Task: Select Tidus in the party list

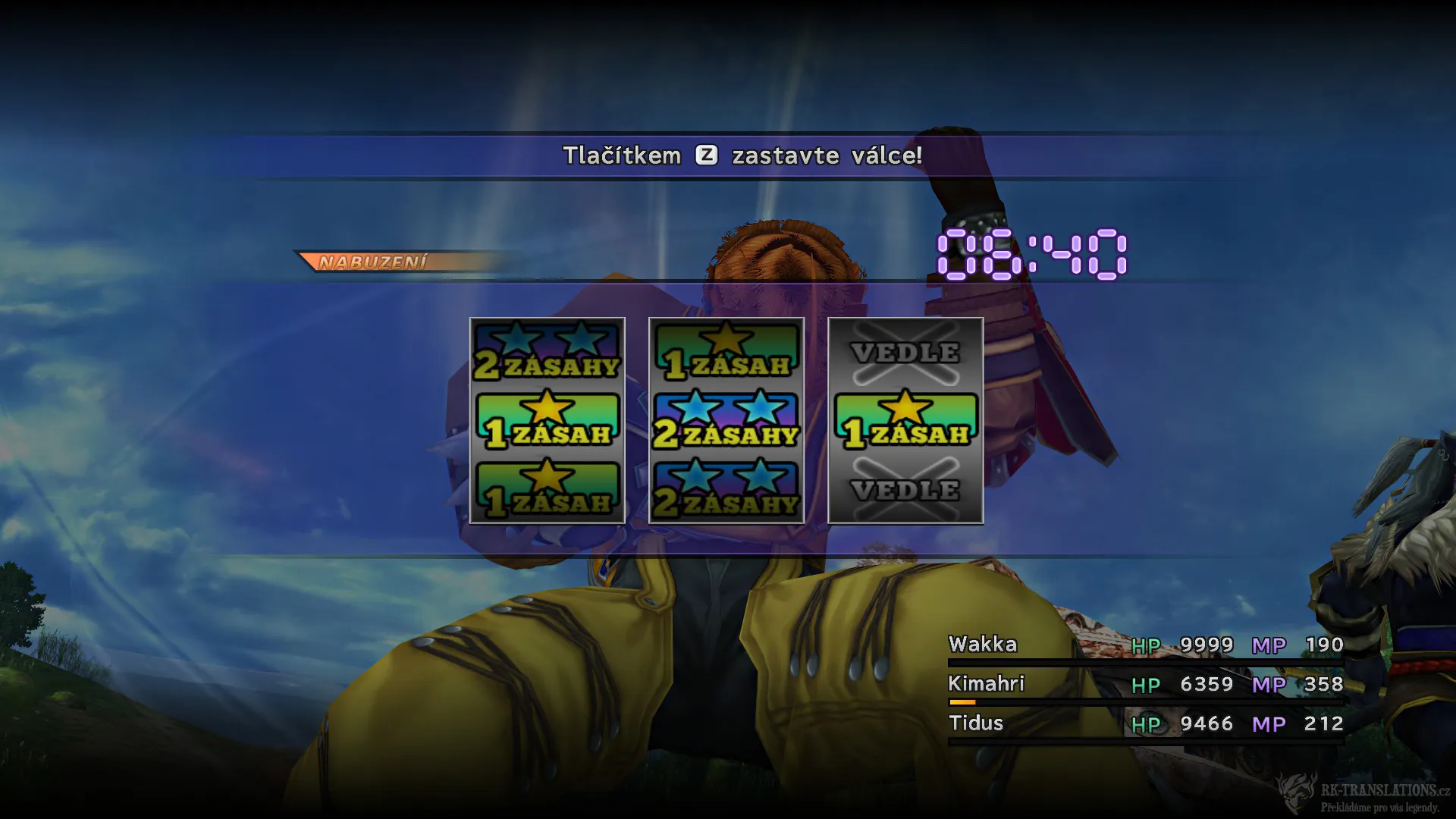Action: pyautogui.click(x=977, y=723)
